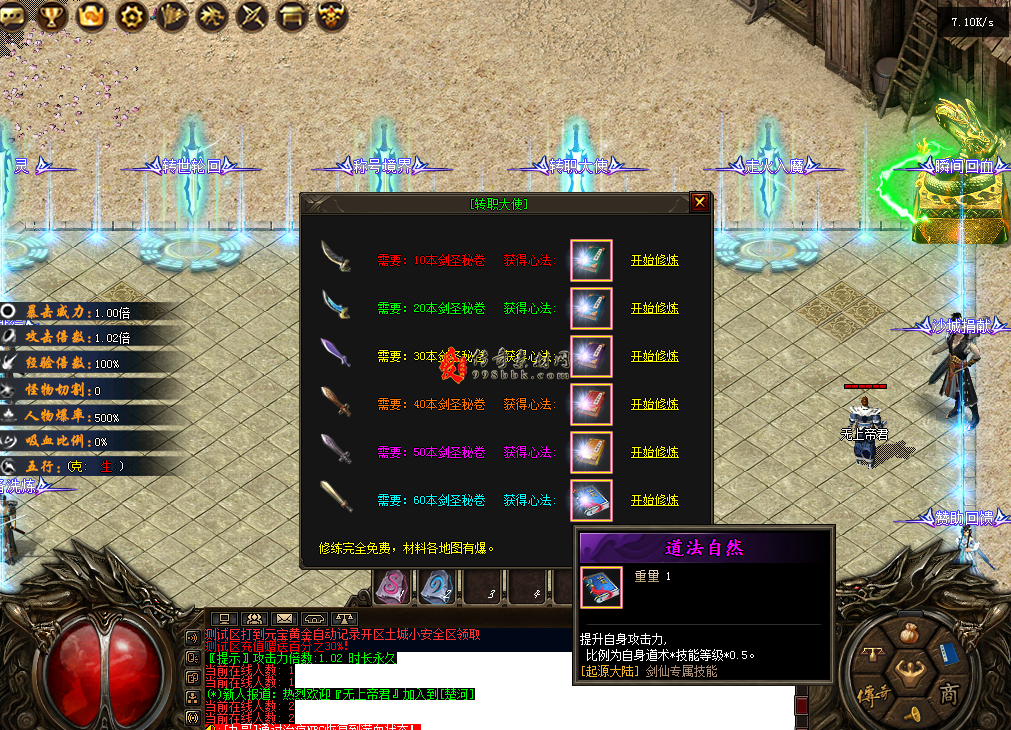Start cultivation for the 10本剑圣秘卷 row
1011x730 pixels.
[x=654, y=260]
